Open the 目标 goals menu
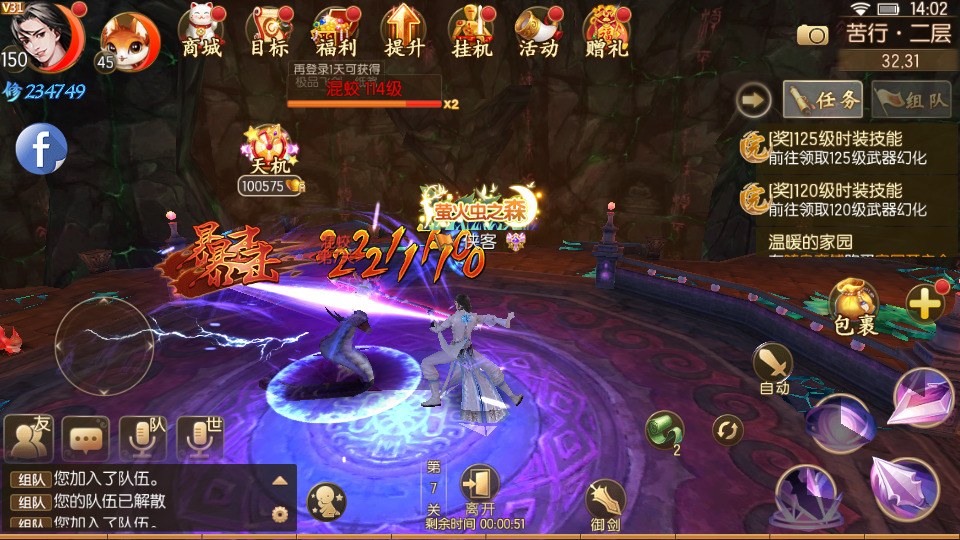Screen dimensions: 960x540 (x=268, y=31)
